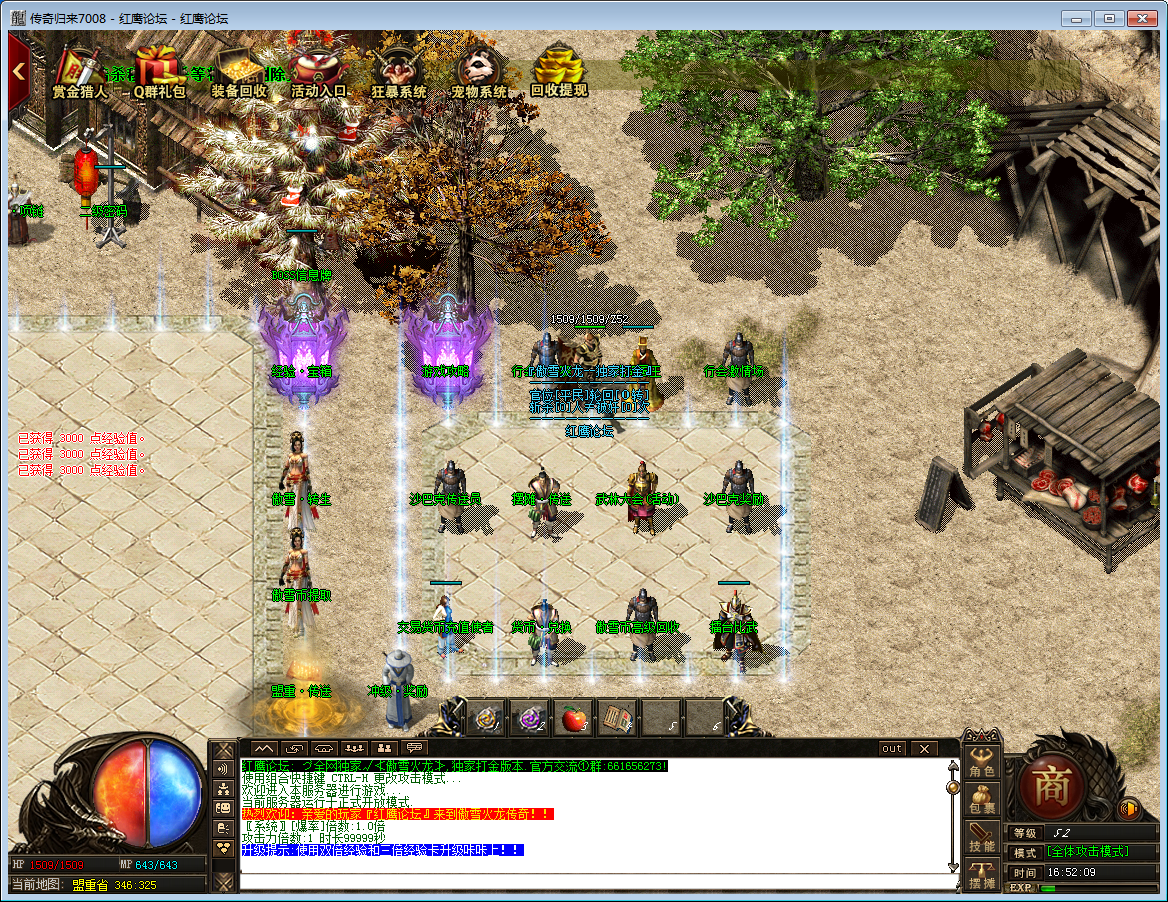Open the 技能 skills panel
The width and height of the screenshot is (1168, 902).
coord(982,838)
